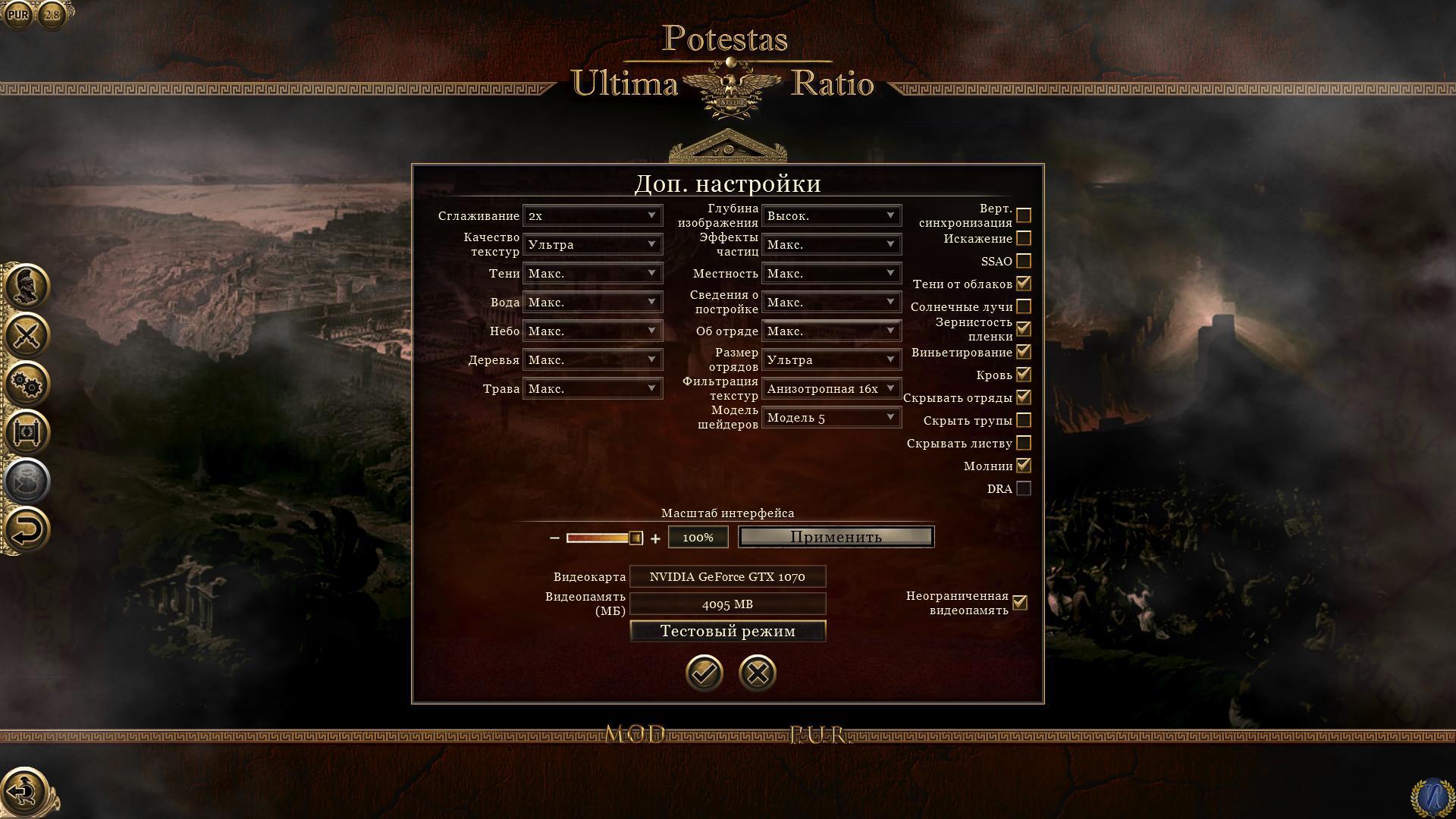The image size is (1456, 819).
Task: Start the Тестовый режим benchmark
Action: coord(727,631)
